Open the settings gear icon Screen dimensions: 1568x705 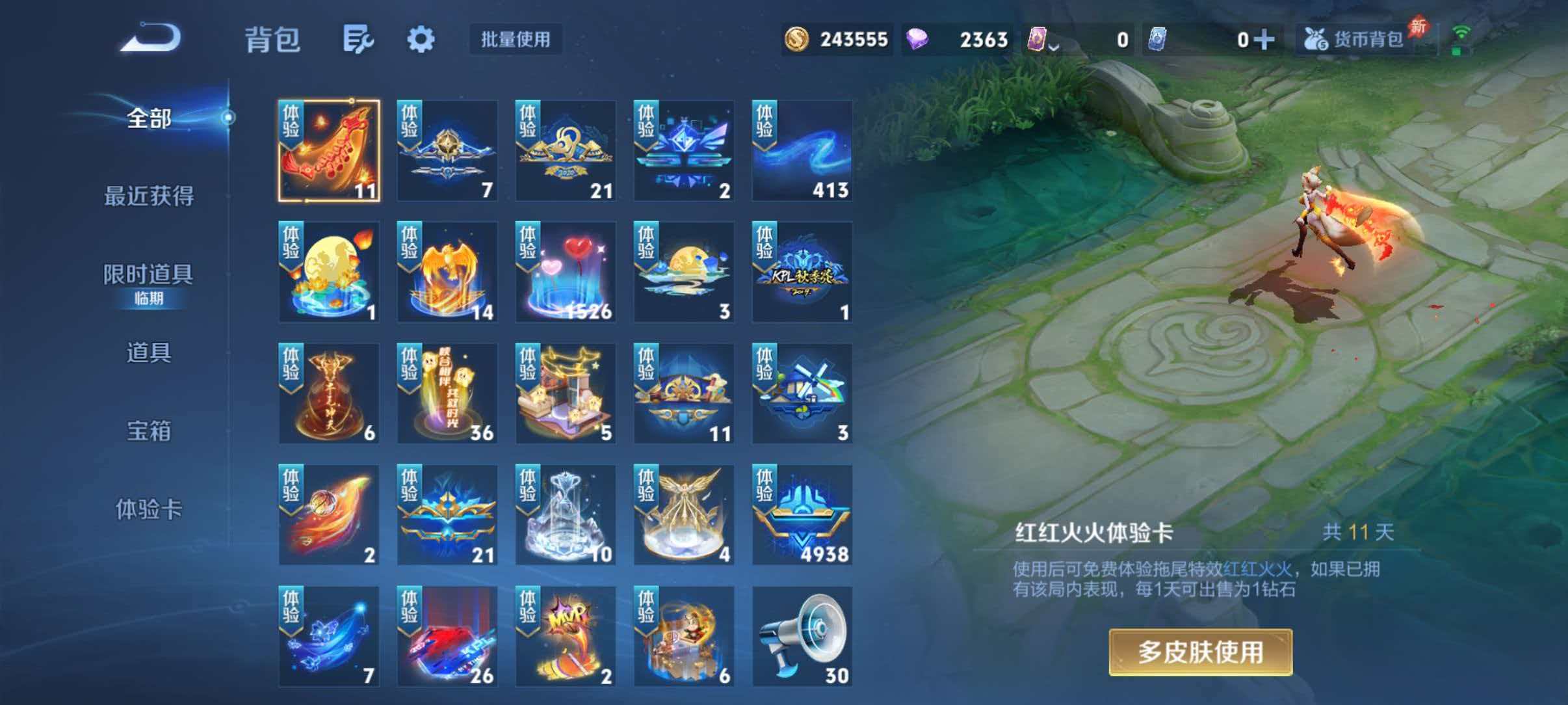[421, 39]
